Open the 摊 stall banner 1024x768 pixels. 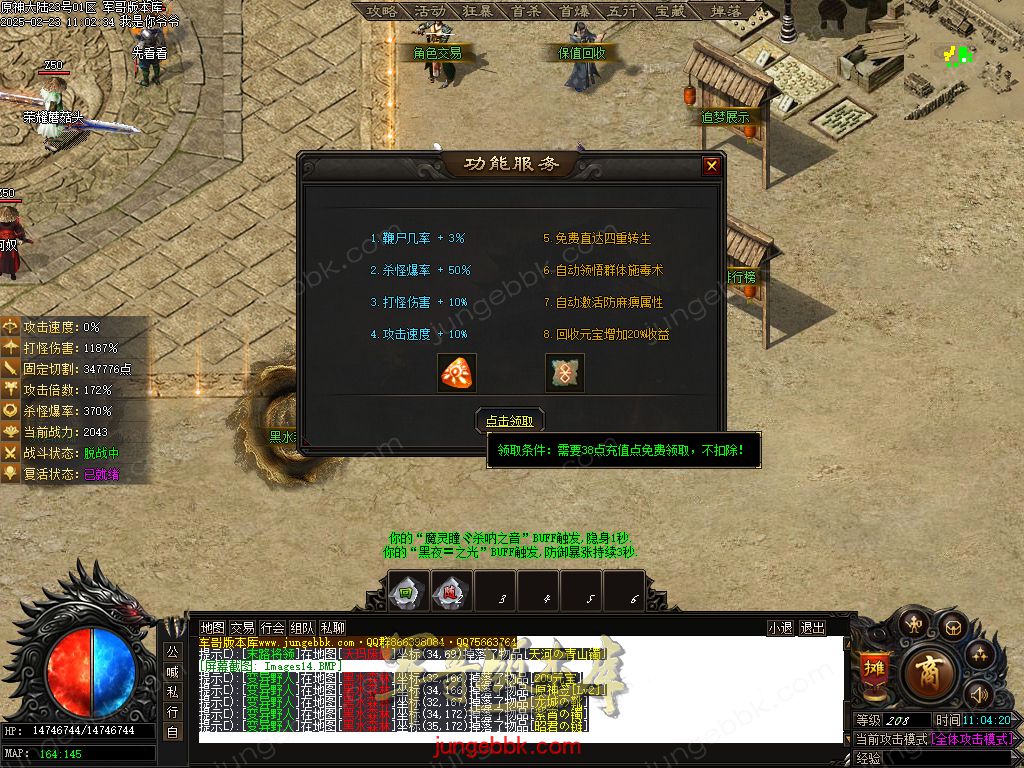[x=874, y=671]
